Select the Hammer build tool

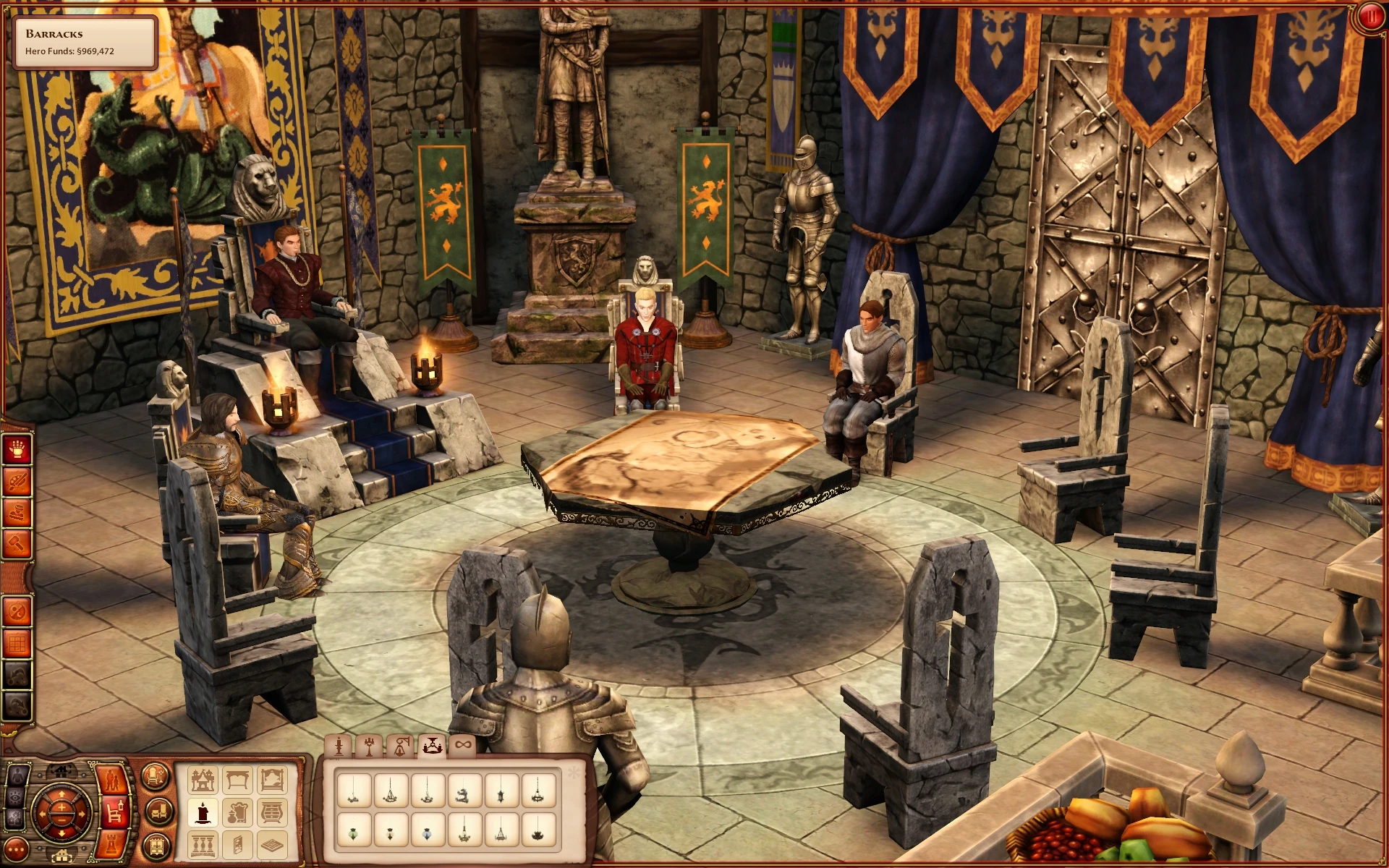pyautogui.click(x=17, y=543)
